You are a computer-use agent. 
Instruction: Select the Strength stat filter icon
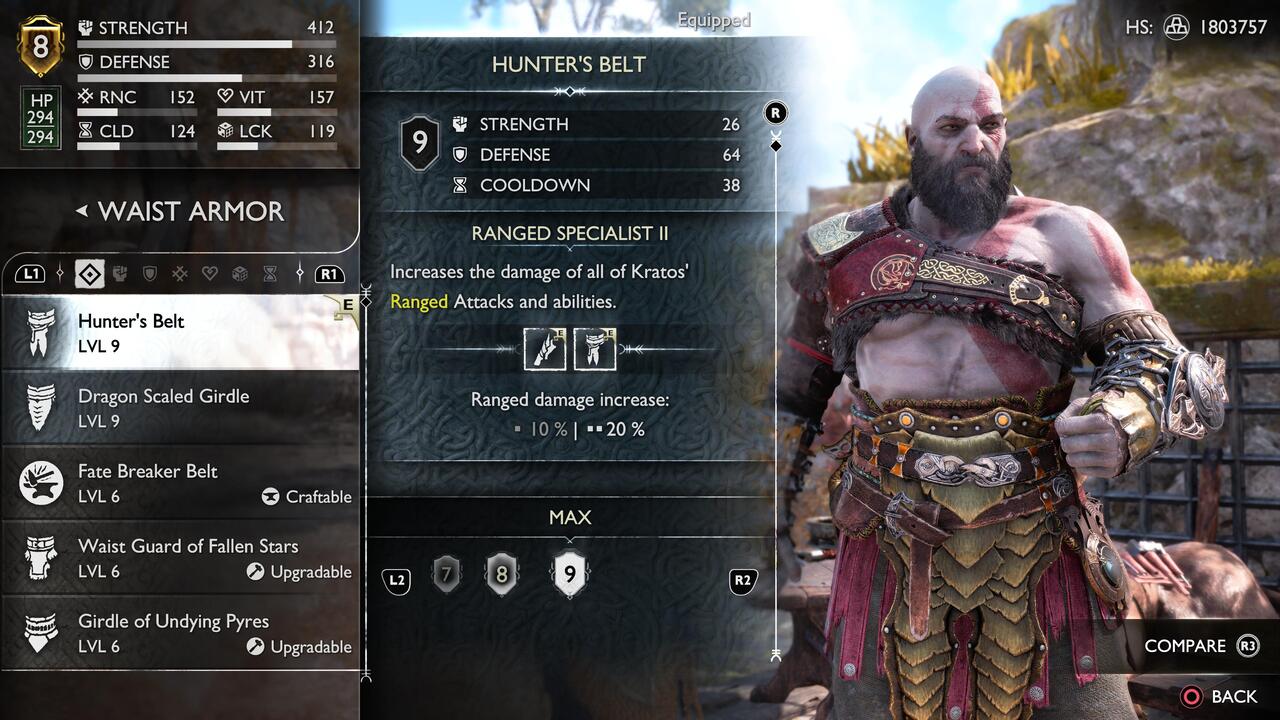tap(120, 273)
